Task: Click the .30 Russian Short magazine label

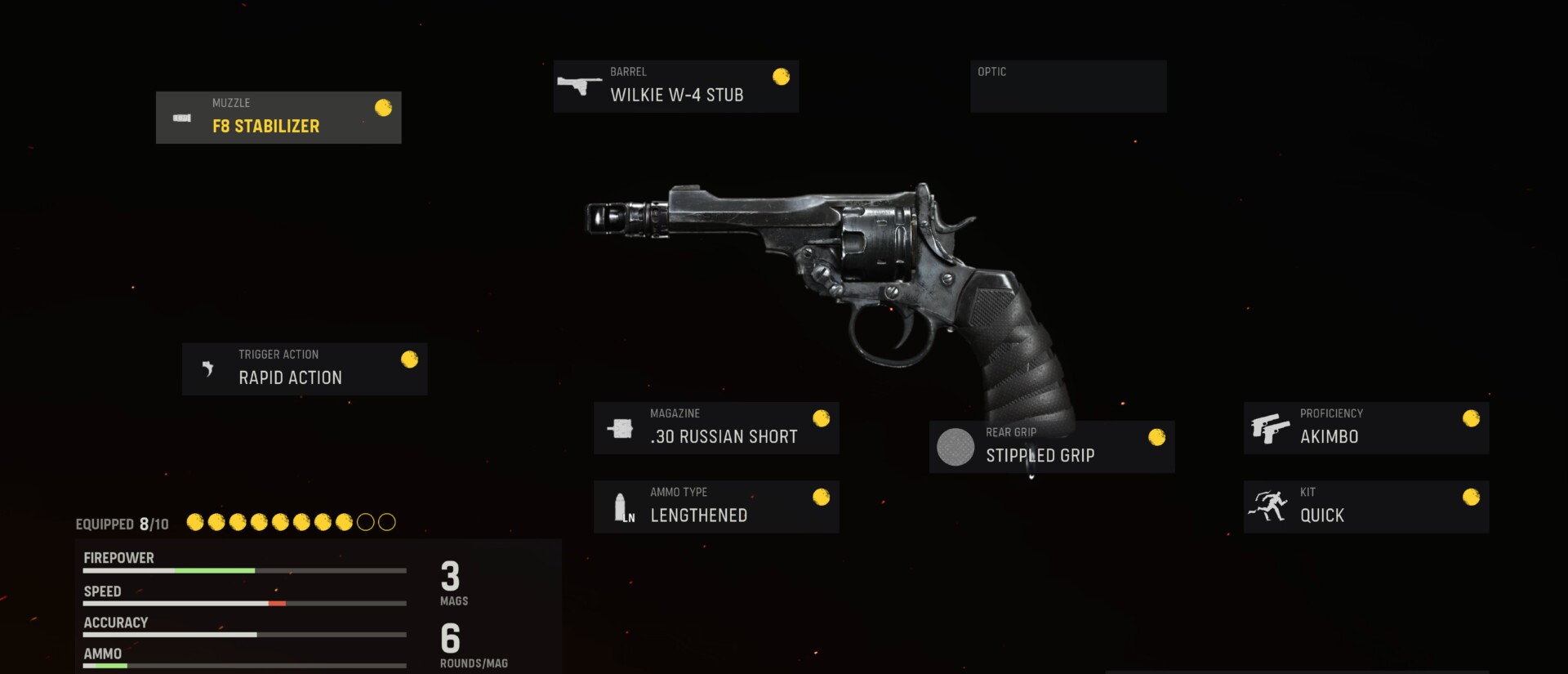Action: [724, 435]
